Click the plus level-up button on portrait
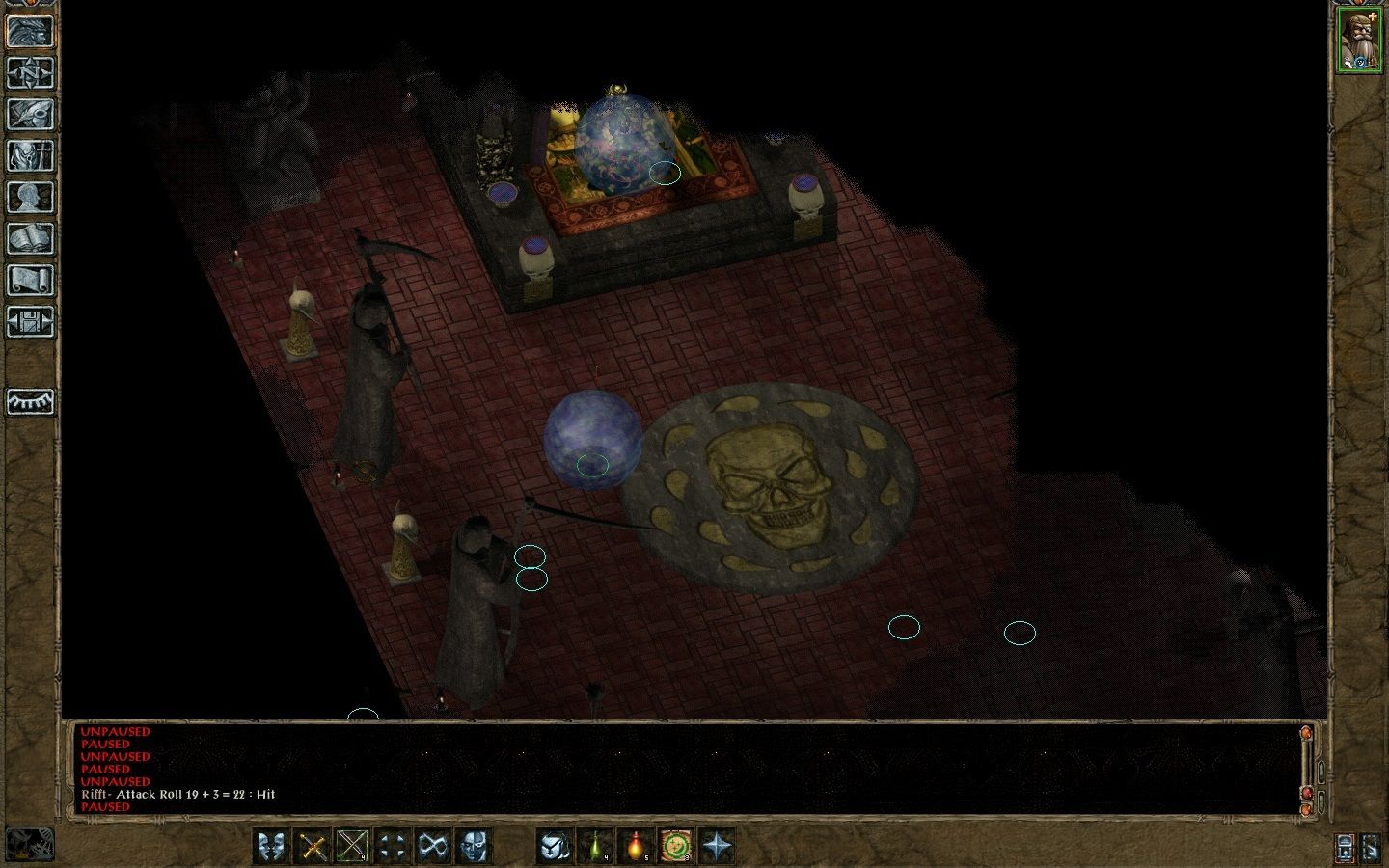 (1372, 15)
